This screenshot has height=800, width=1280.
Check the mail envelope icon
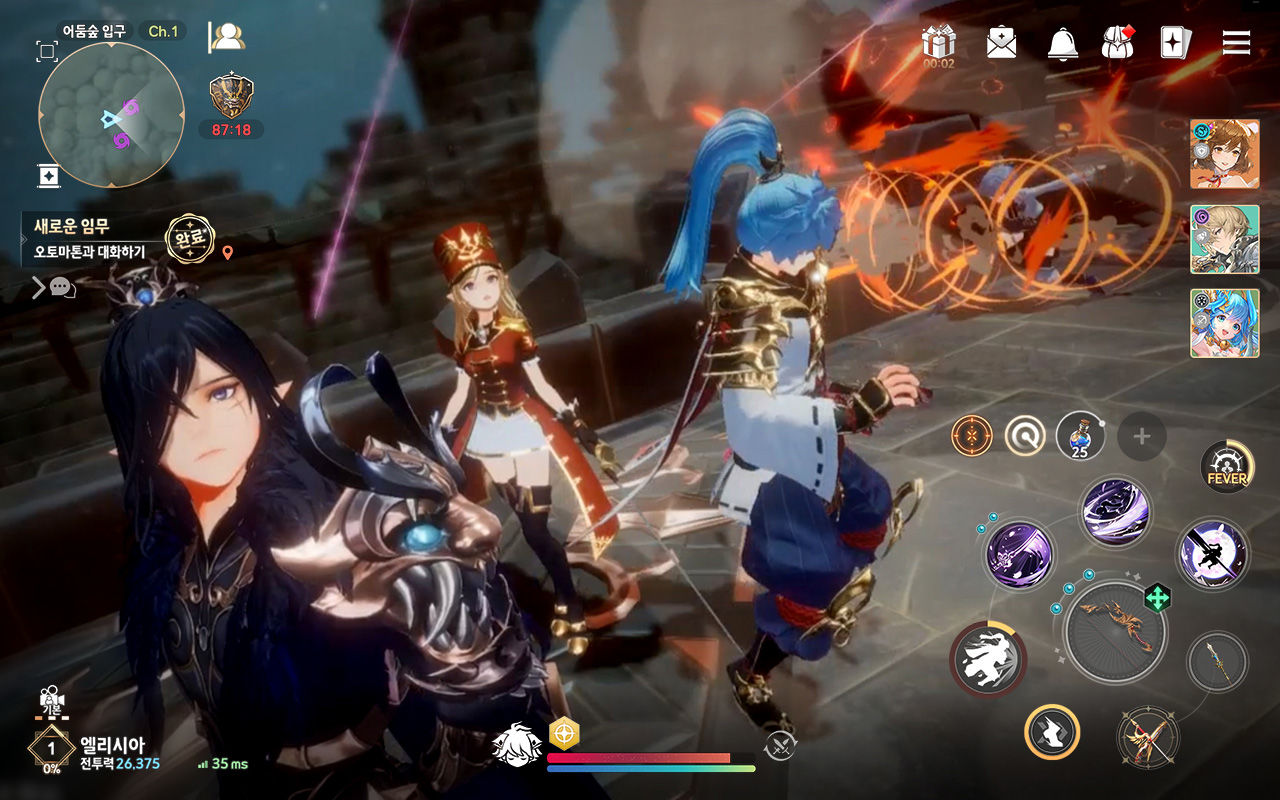click(1001, 42)
